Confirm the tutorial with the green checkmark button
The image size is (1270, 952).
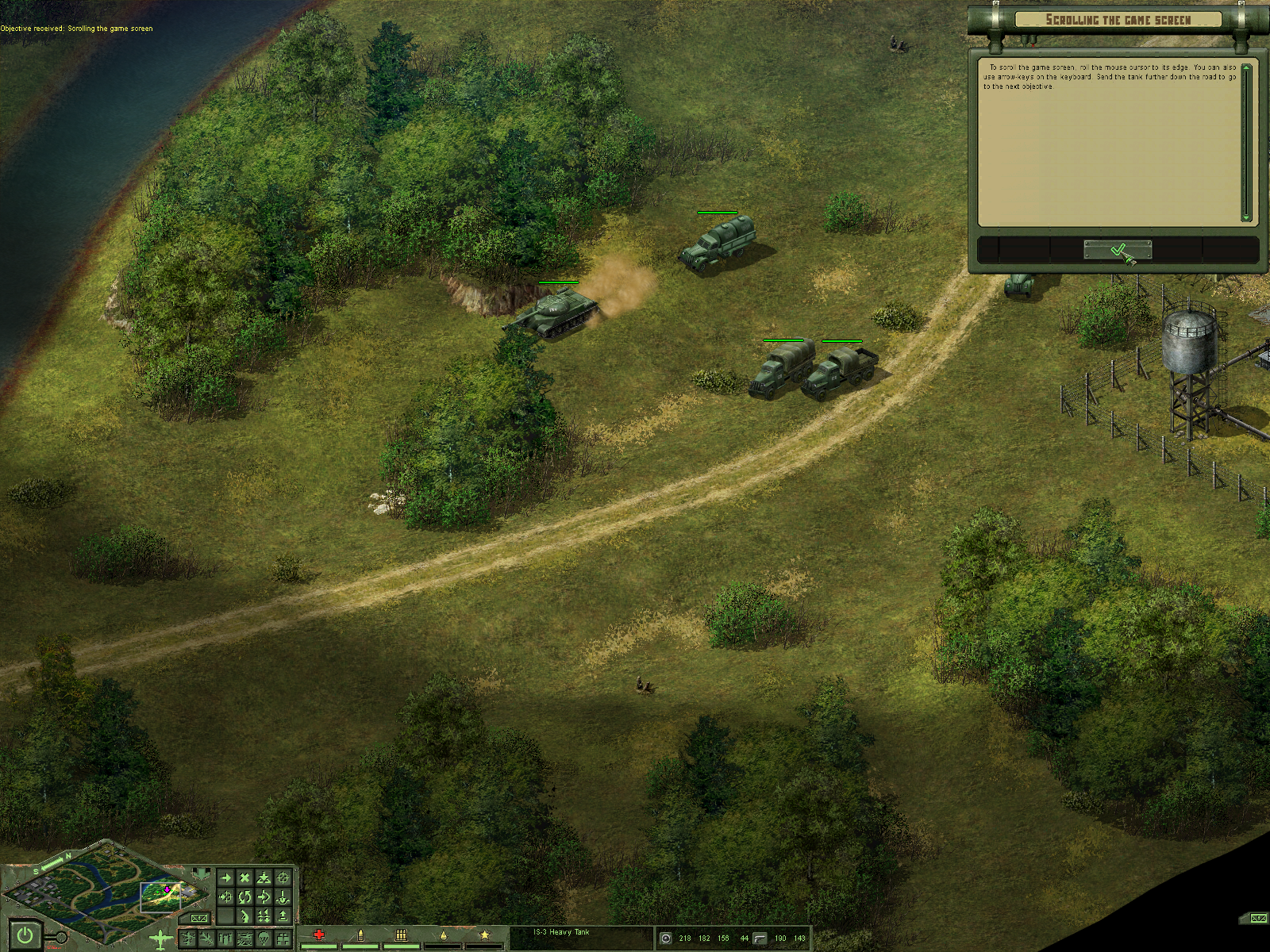pyautogui.click(x=1118, y=250)
